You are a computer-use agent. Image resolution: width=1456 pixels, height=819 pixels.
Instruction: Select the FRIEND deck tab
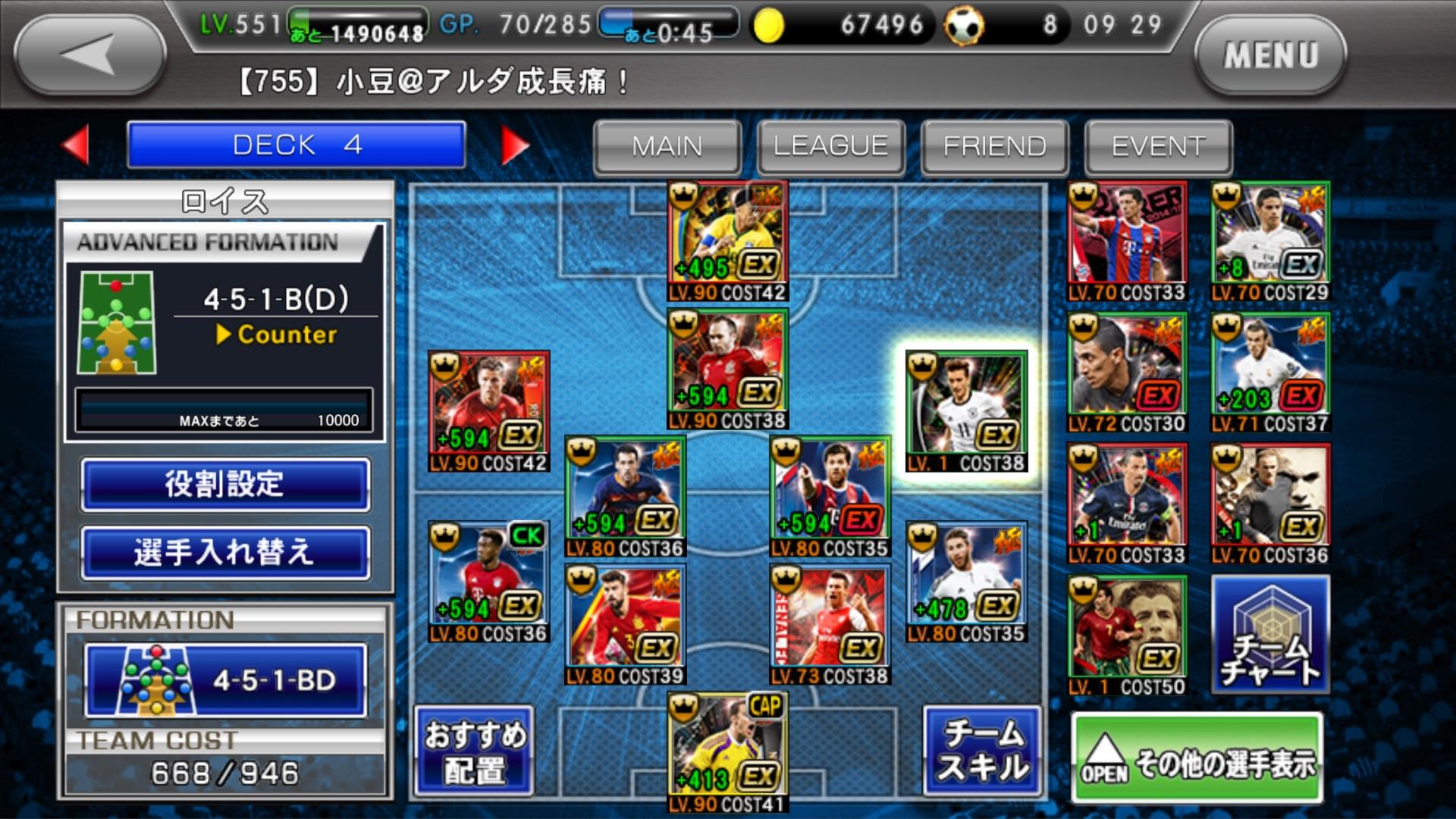click(x=994, y=146)
